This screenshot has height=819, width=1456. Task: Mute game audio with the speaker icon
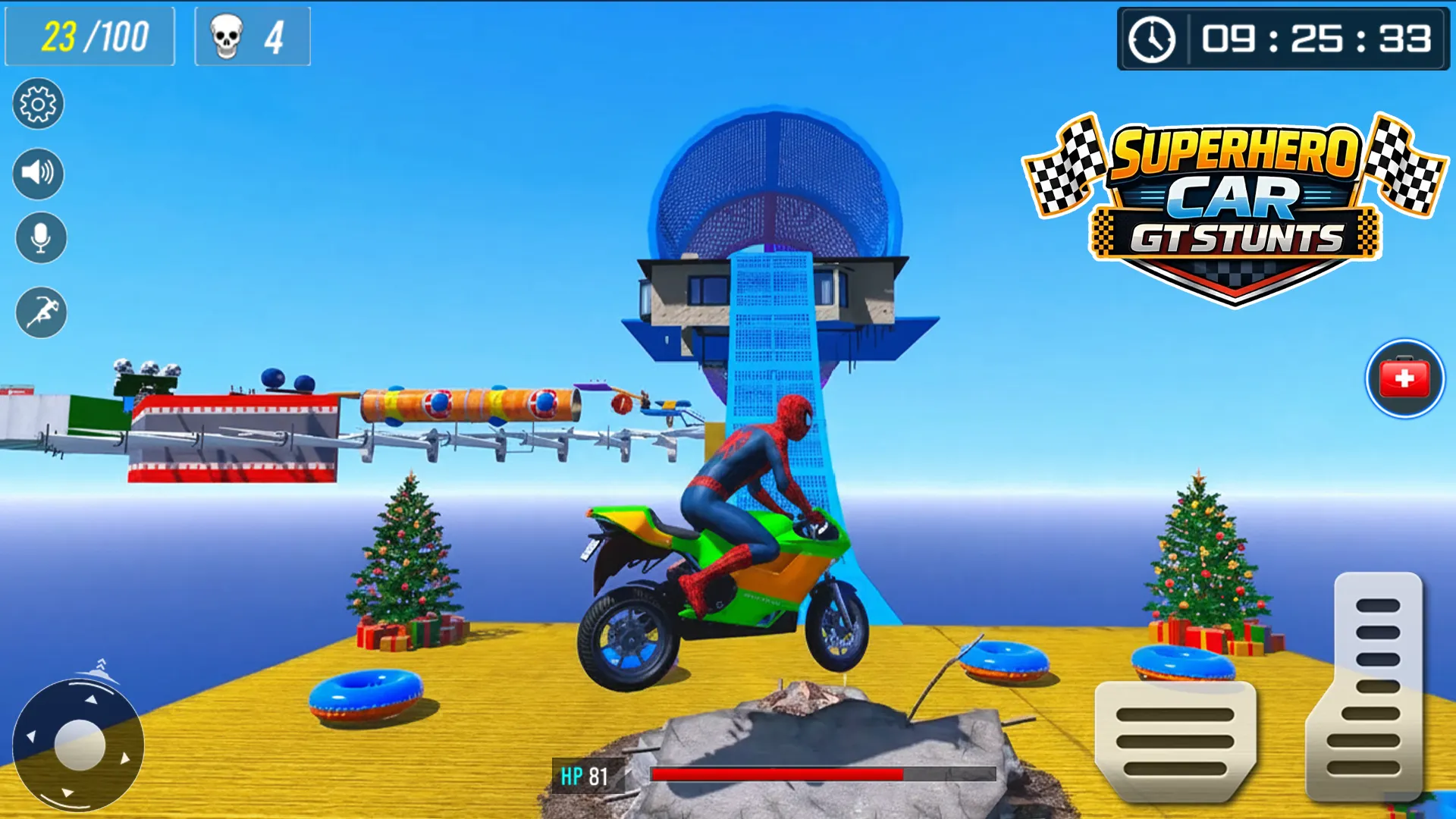coord(38,173)
